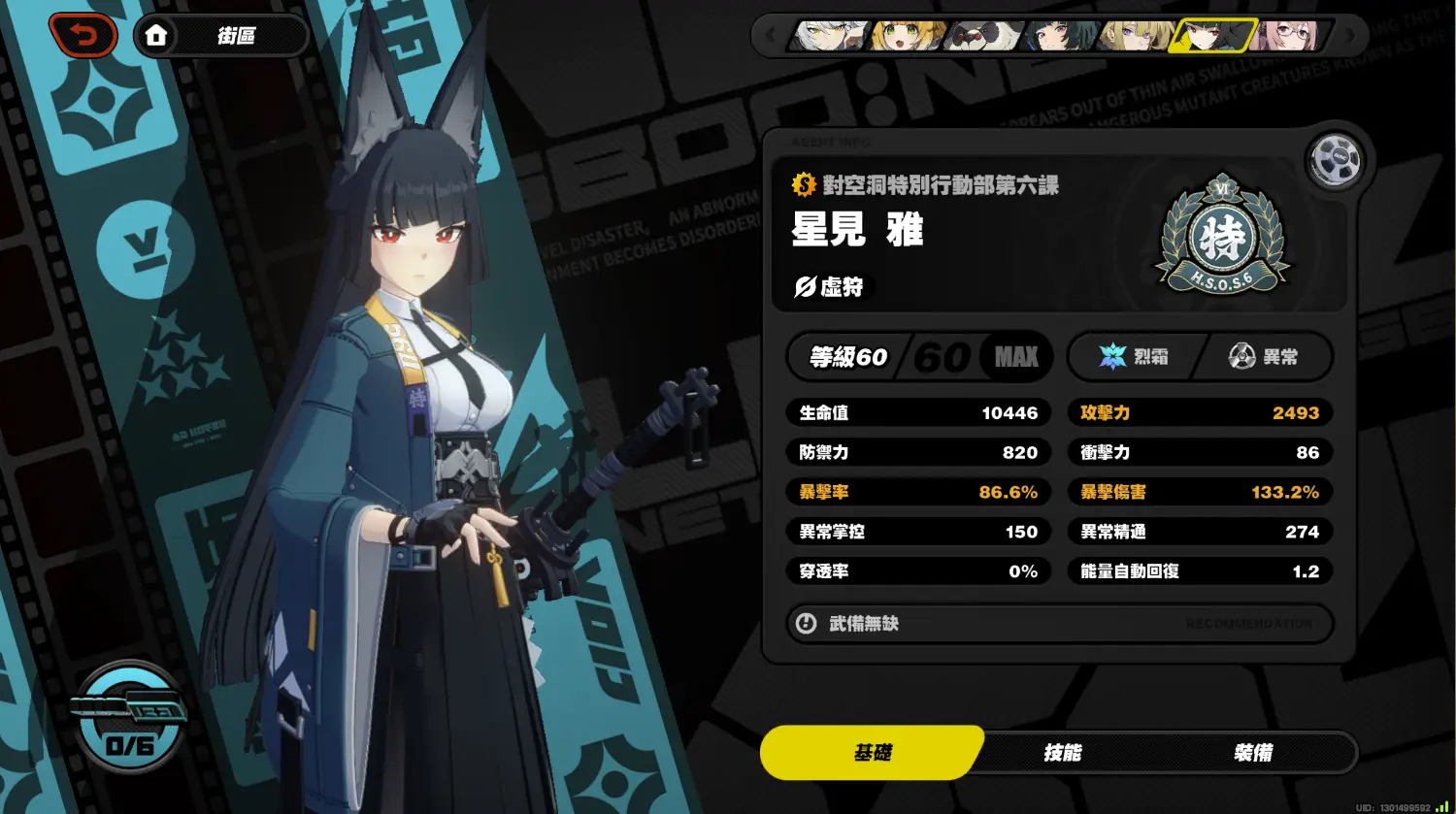Click the 等級60 level progress display

click(847, 356)
